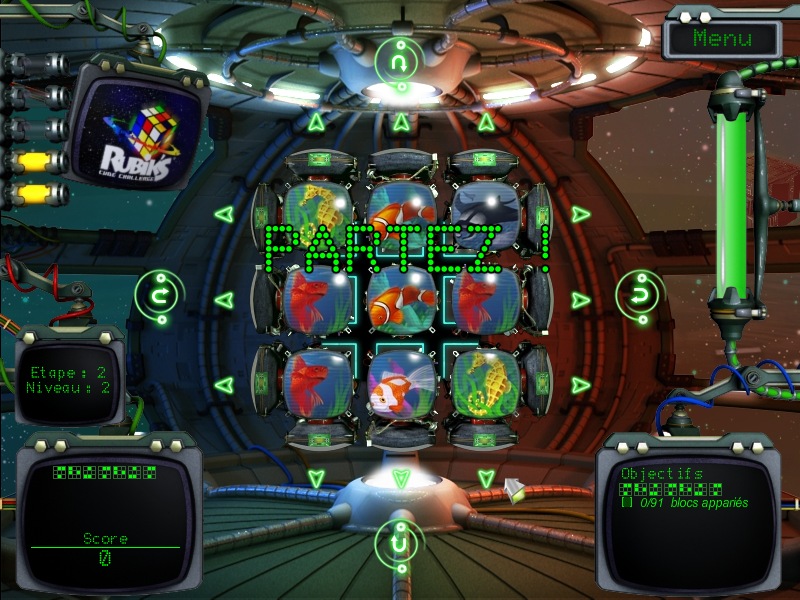
Task: Select the white and orange koi tile
Action: (400, 385)
